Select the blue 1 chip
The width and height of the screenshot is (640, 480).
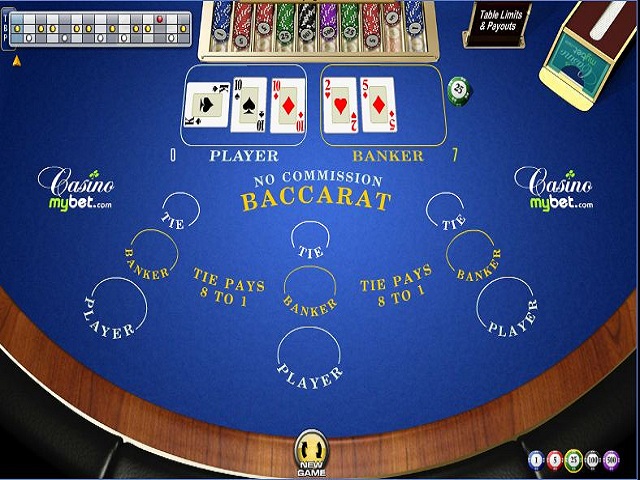click(x=536, y=460)
